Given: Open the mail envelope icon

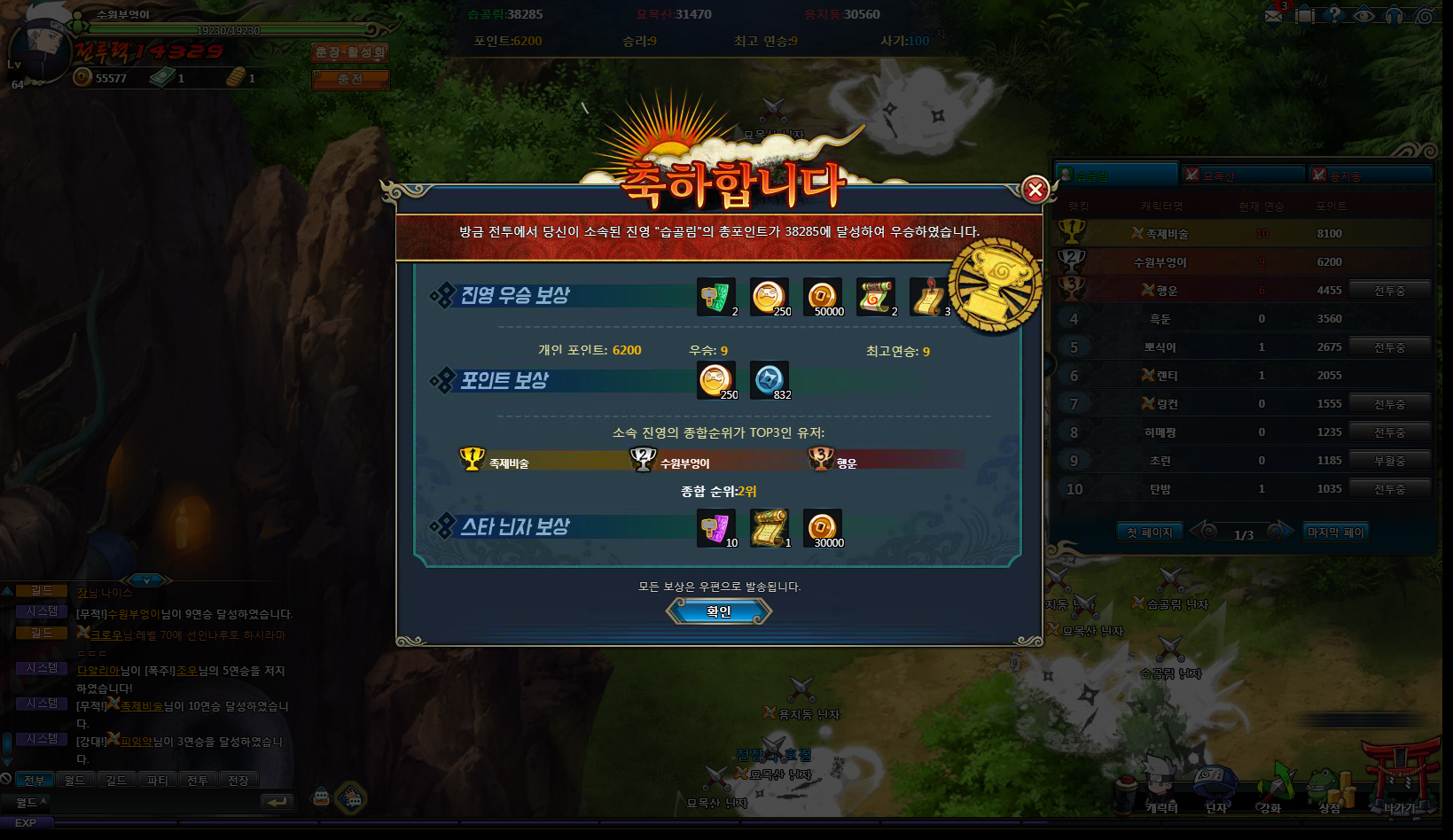Looking at the screenshot, I should 1274,16.
